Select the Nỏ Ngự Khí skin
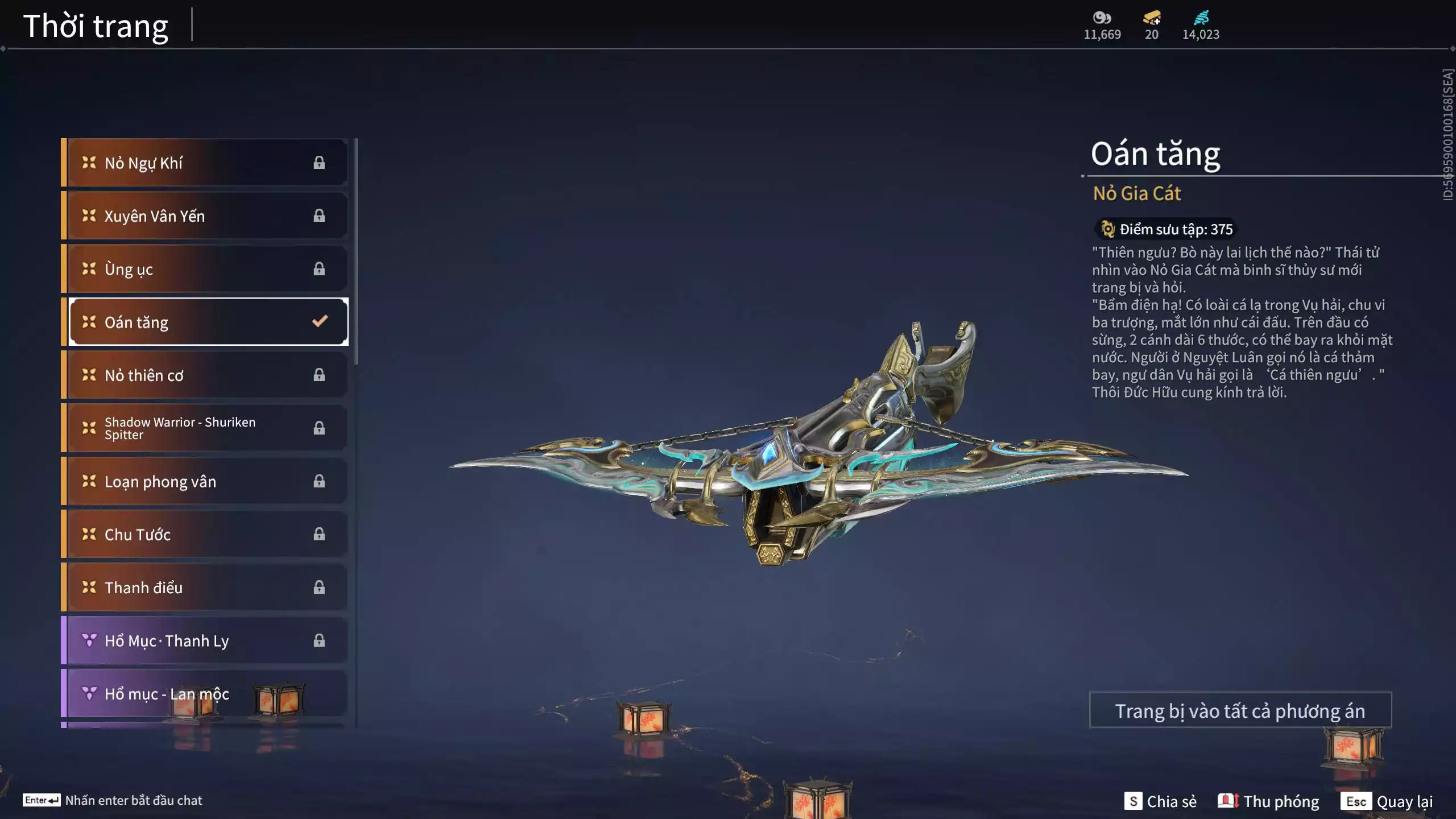 click(x=205, y=163)
